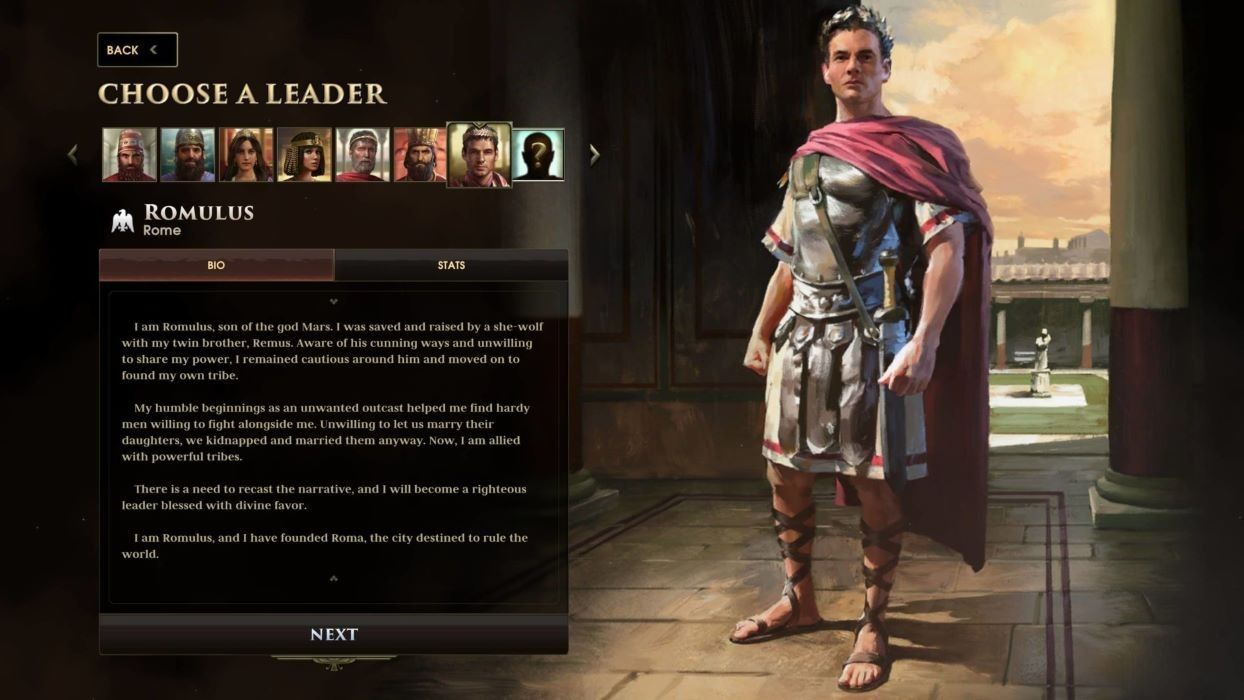Select the dark-haired woman with gold tiara portrait
1244x700 pixels.
click(246, 155)
